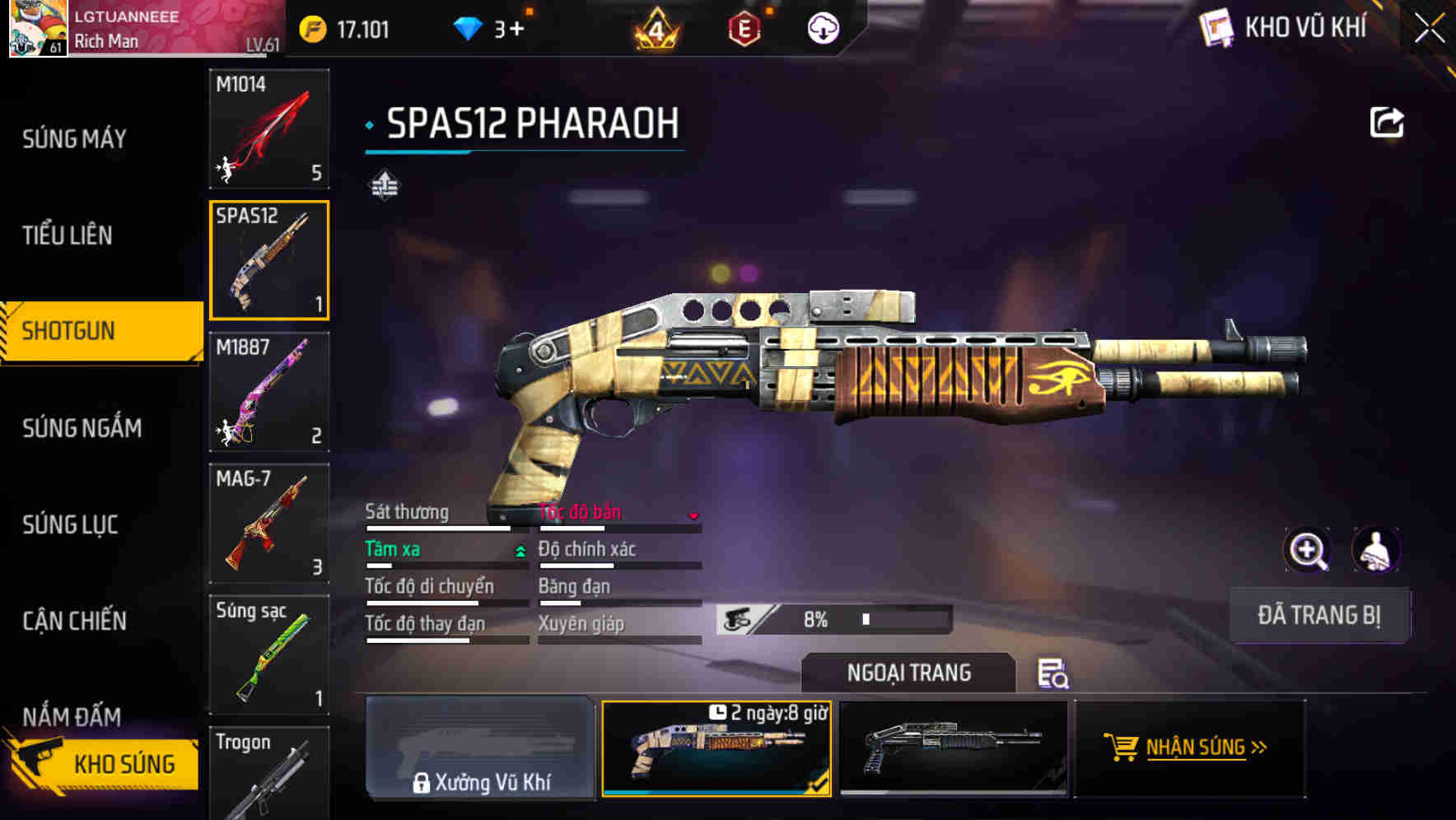Click the cloud download icon in top bar
The image size is (1456, 820).
tap(821, 27)
